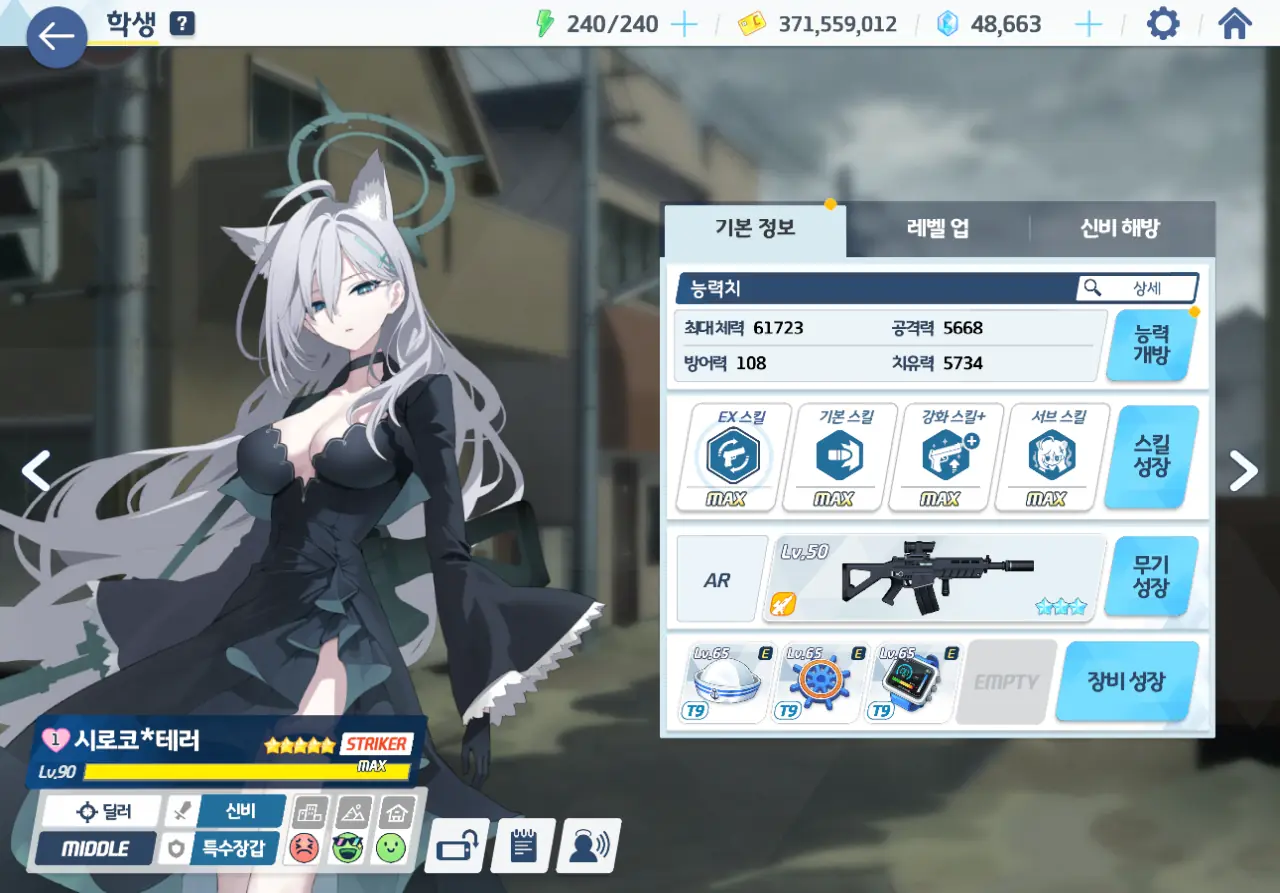1280x893 pixels.
Task: Open the 무기 성장 menu
Action: click(x=1152, y=576)
